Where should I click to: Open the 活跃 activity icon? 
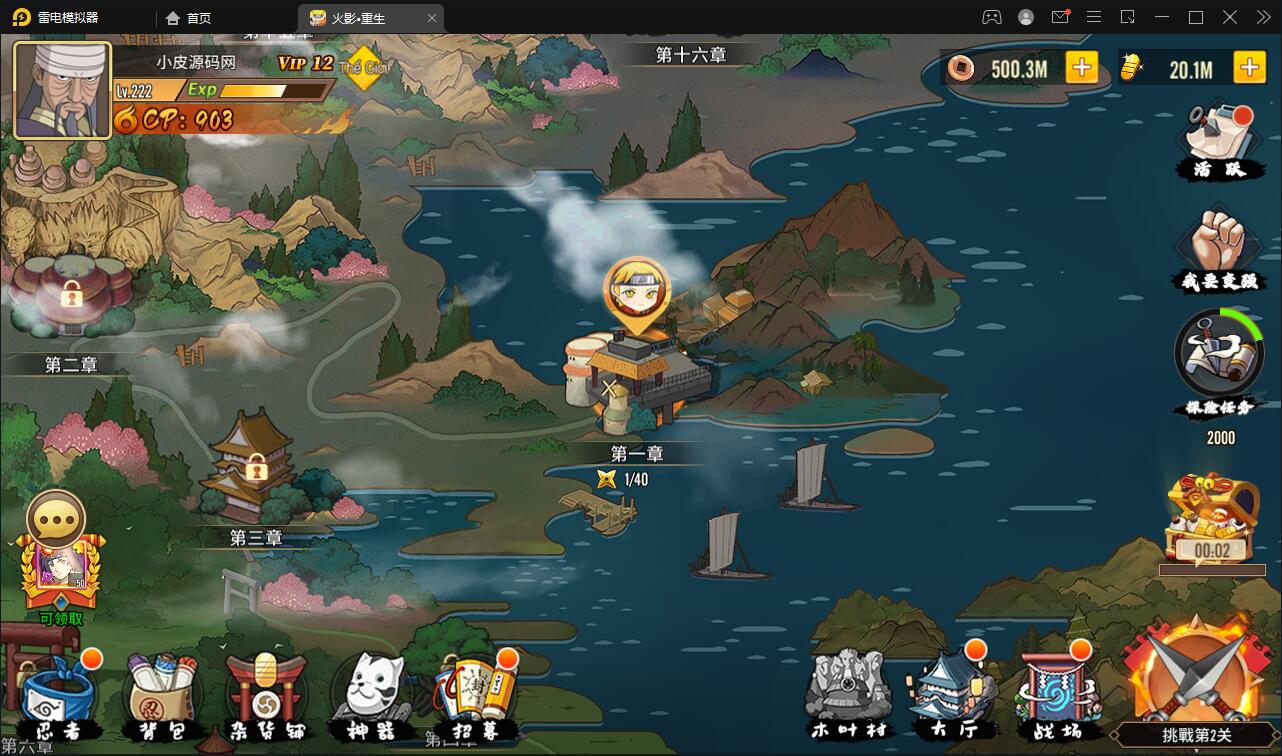1217,140
